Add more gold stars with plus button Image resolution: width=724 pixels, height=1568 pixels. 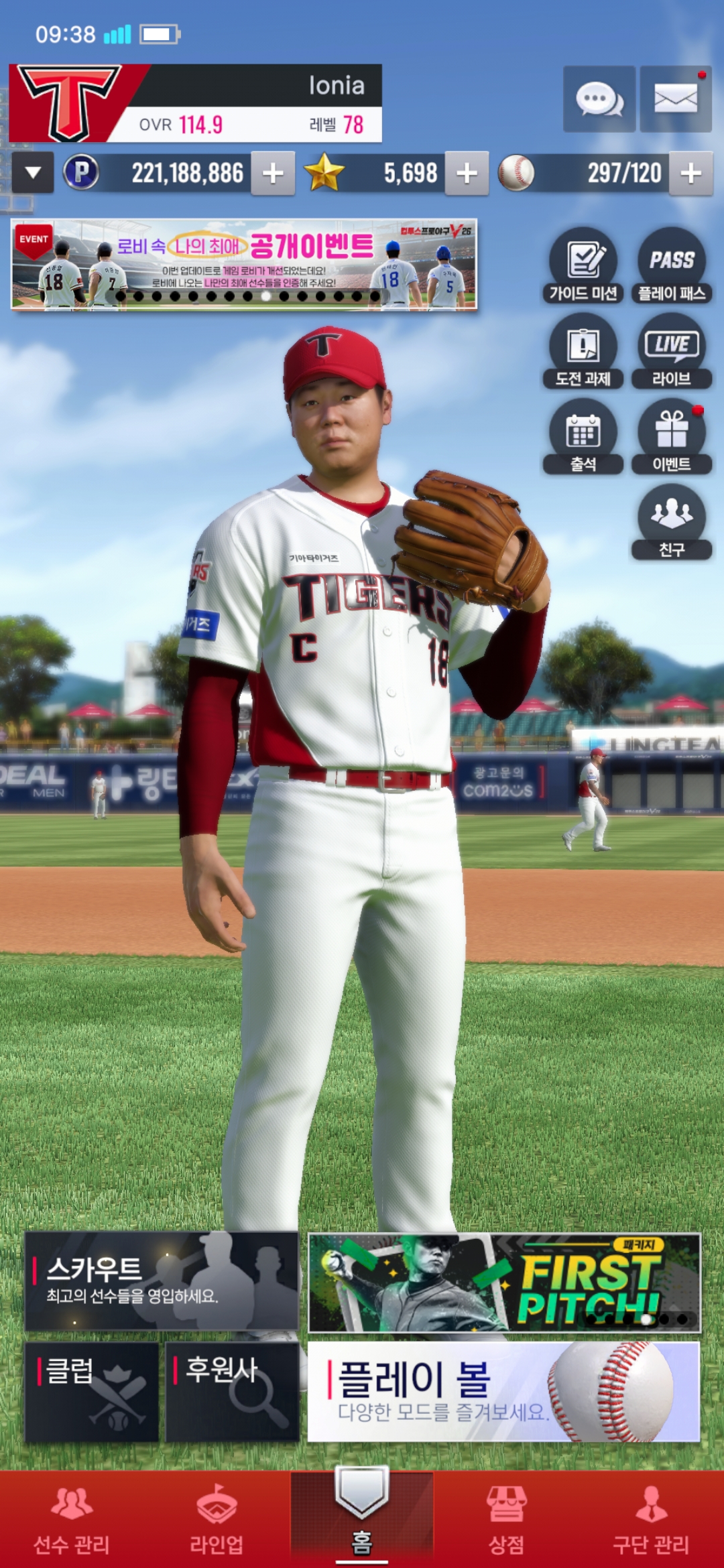point(467,174)
